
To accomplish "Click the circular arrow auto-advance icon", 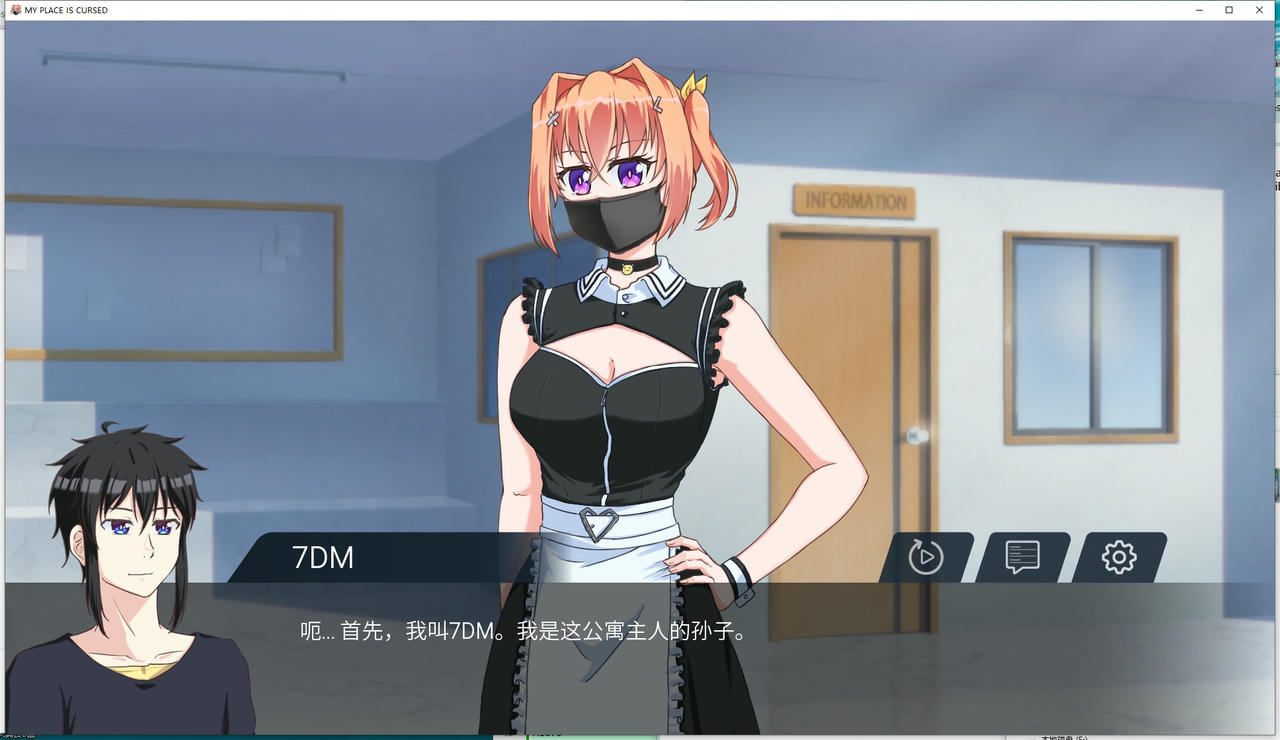I will tap(925, 558).
